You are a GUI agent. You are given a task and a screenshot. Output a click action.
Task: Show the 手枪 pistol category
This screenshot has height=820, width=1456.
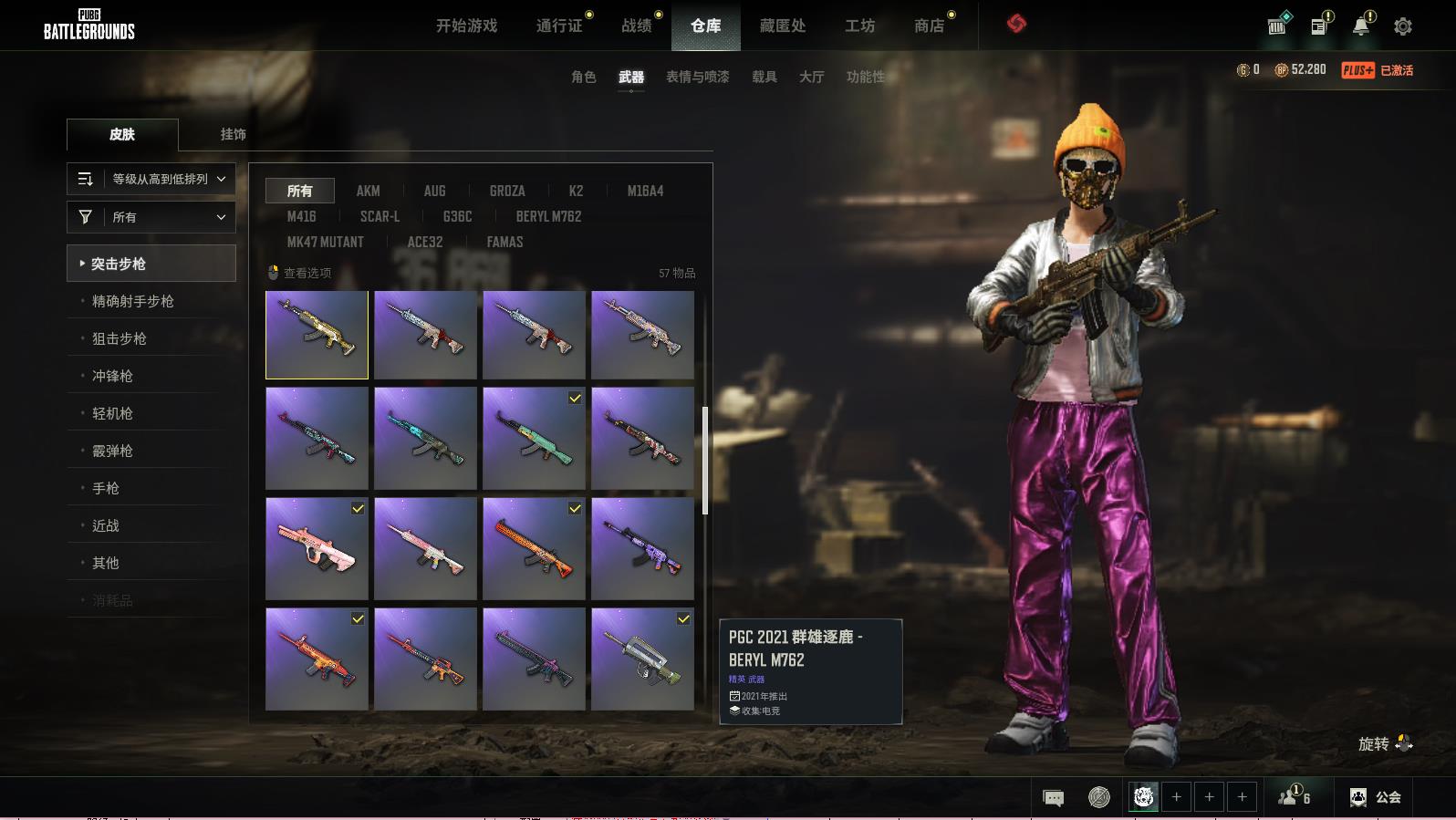(x=106, y=488)
